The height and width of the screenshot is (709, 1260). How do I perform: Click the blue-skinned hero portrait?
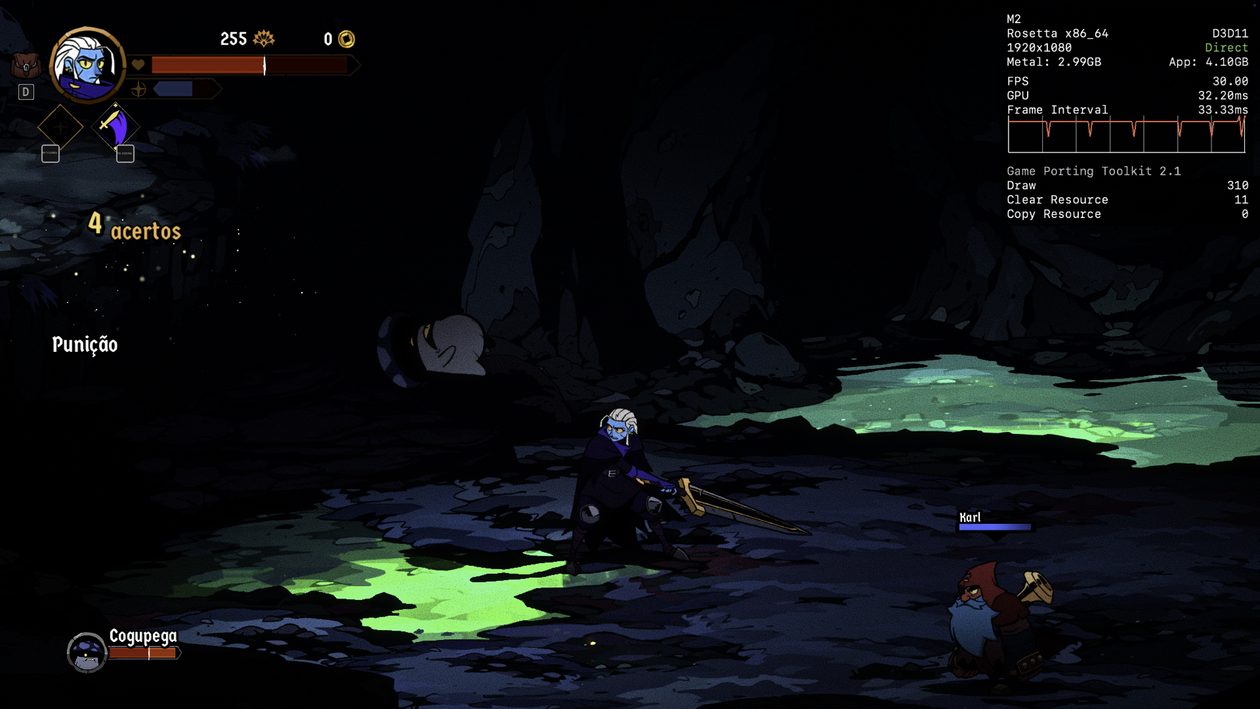tap(87, 64)
